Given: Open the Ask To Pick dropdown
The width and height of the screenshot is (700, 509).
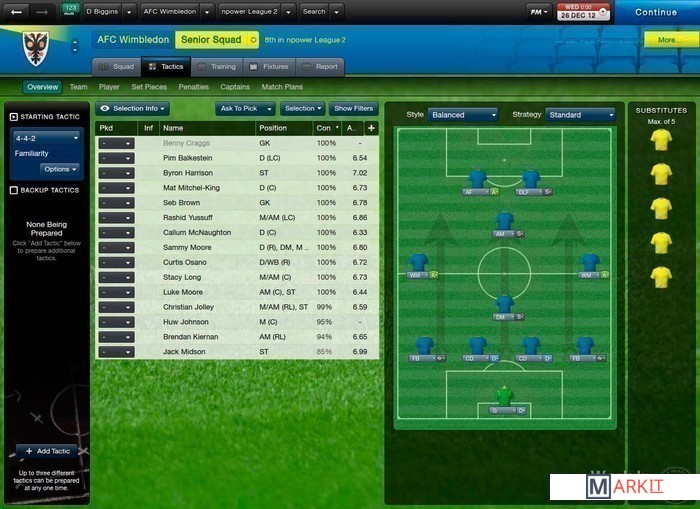Looking at the screenshot, I should (244, 108).
